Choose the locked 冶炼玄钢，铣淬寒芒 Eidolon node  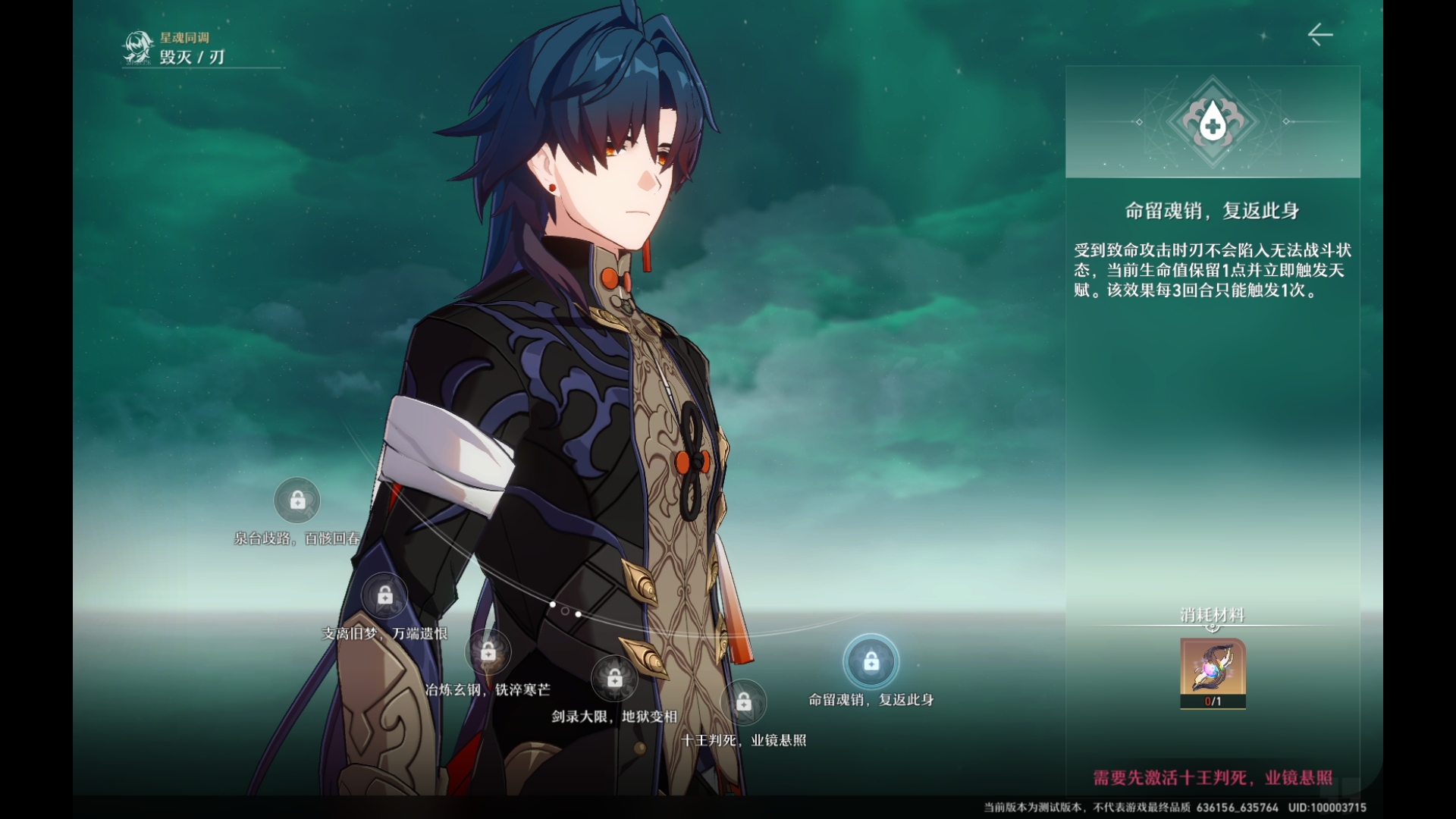488,651
